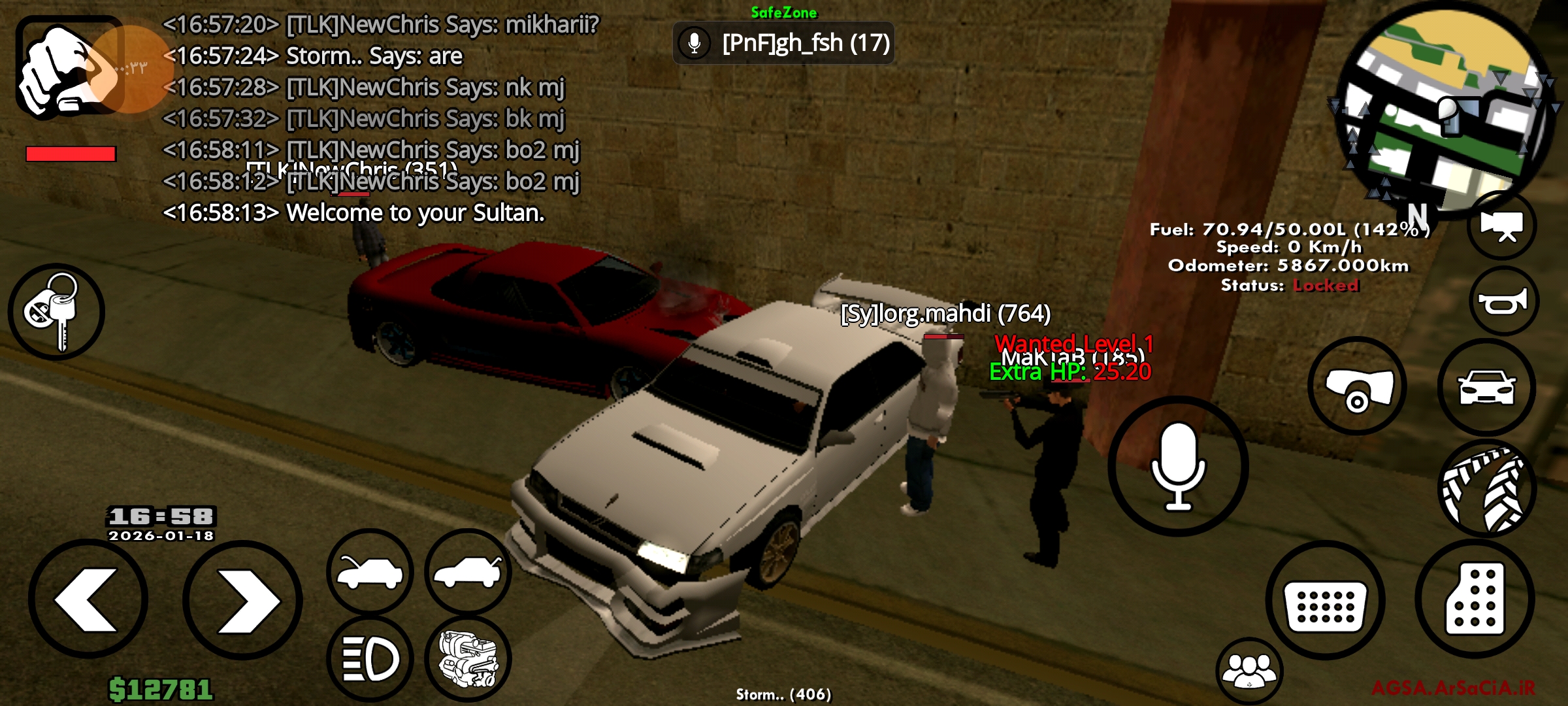Switch camera view with the camera button

[x=1502, y=226]
